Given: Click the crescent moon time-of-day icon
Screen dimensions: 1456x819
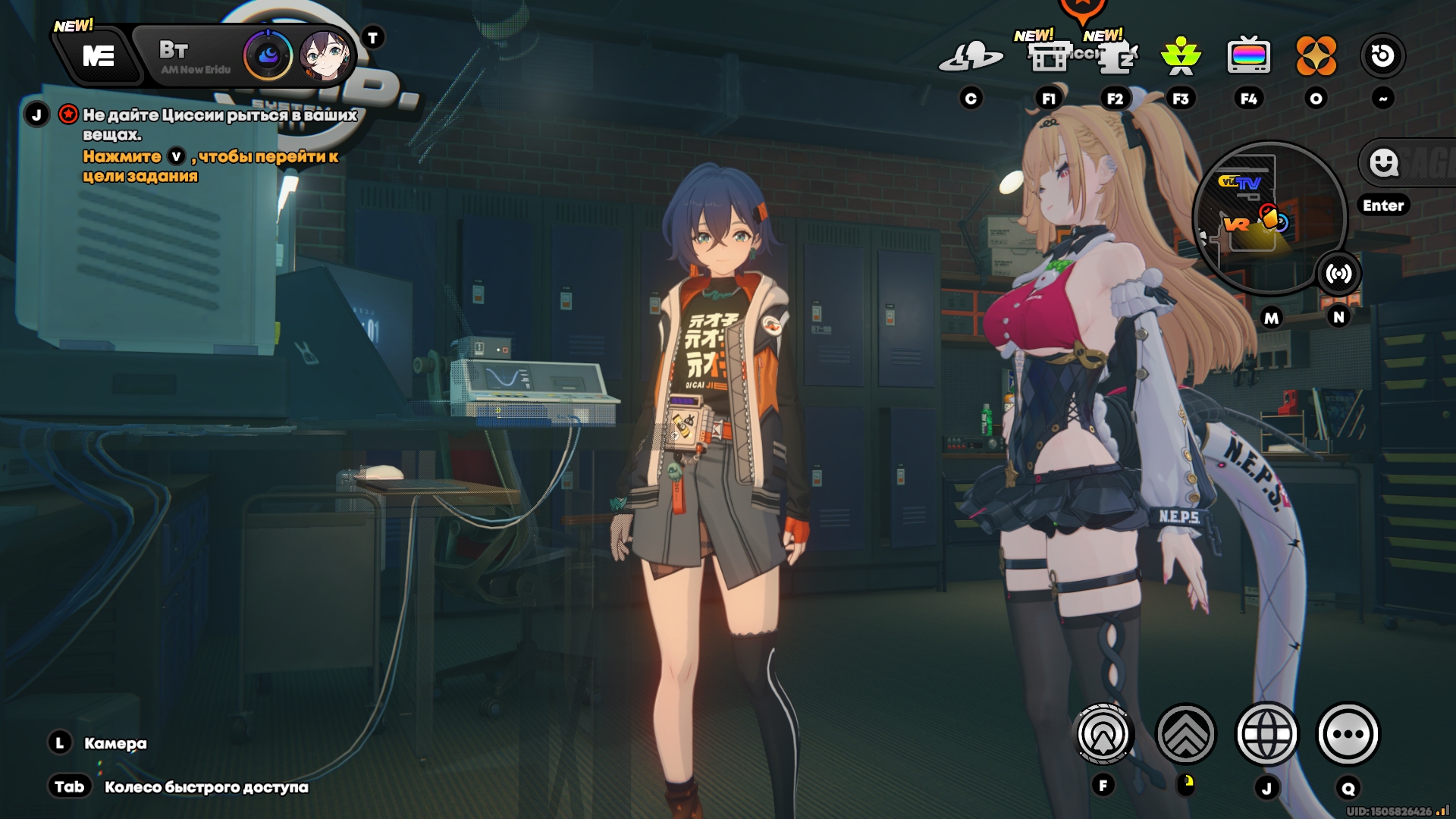Looking at the screenshot, I should [x=268, y=55].
